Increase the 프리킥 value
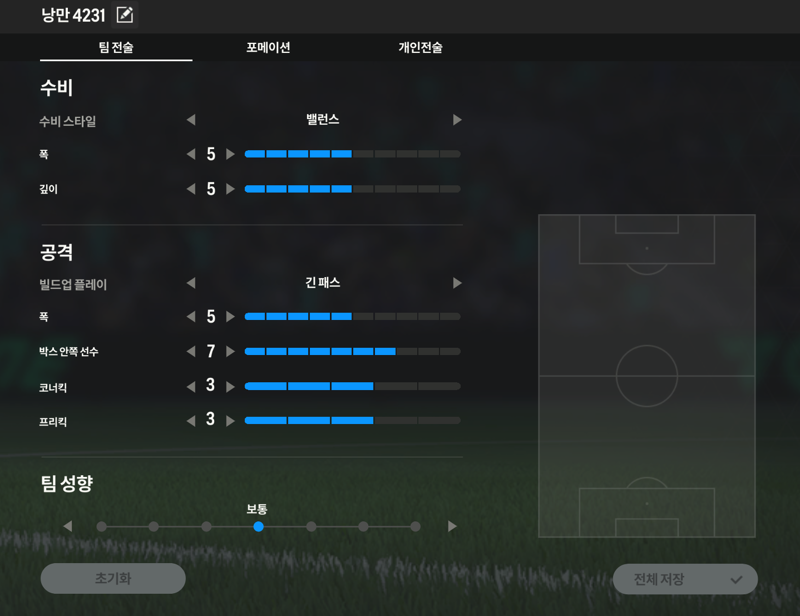 click(x=231, y=421)
